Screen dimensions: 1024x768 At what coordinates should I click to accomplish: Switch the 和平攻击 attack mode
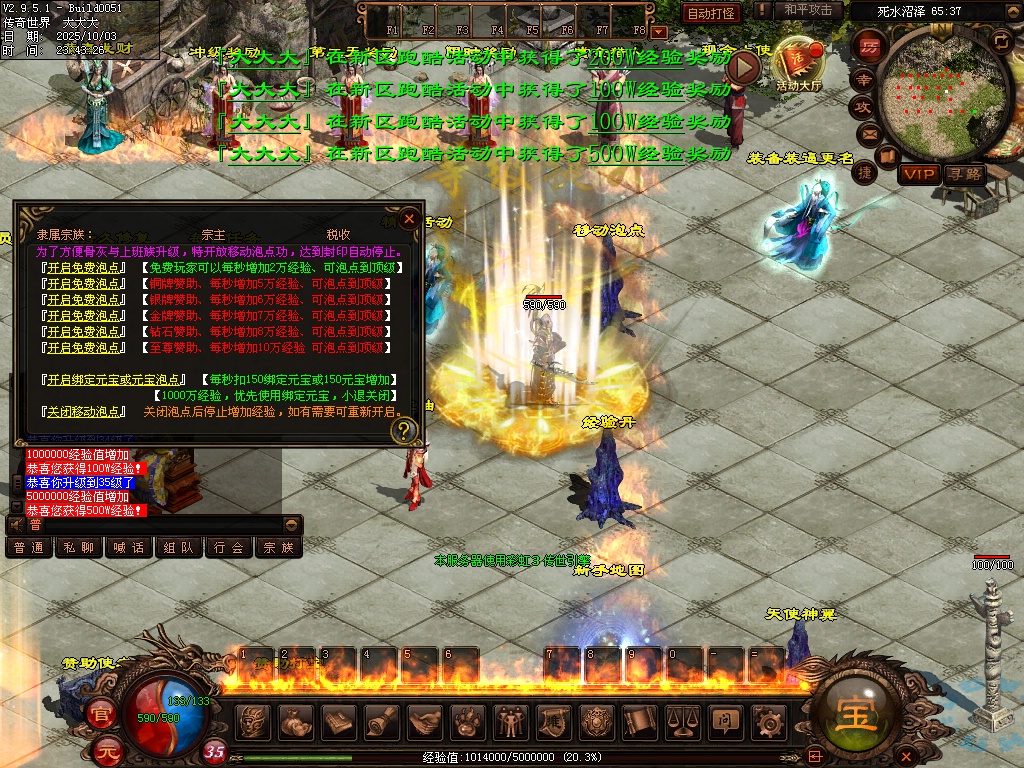pos(808,11)
